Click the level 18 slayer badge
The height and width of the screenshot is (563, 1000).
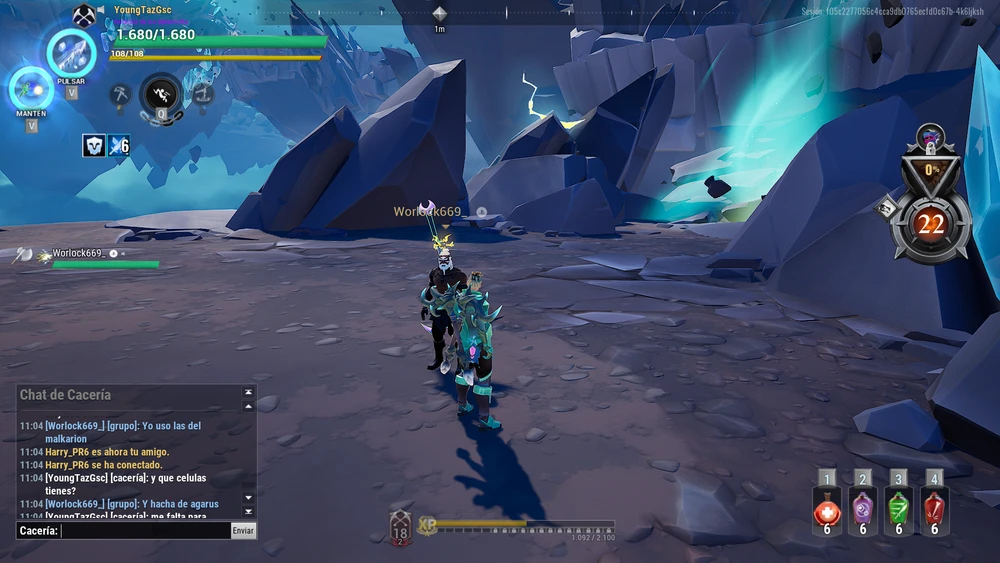(400, 526)
